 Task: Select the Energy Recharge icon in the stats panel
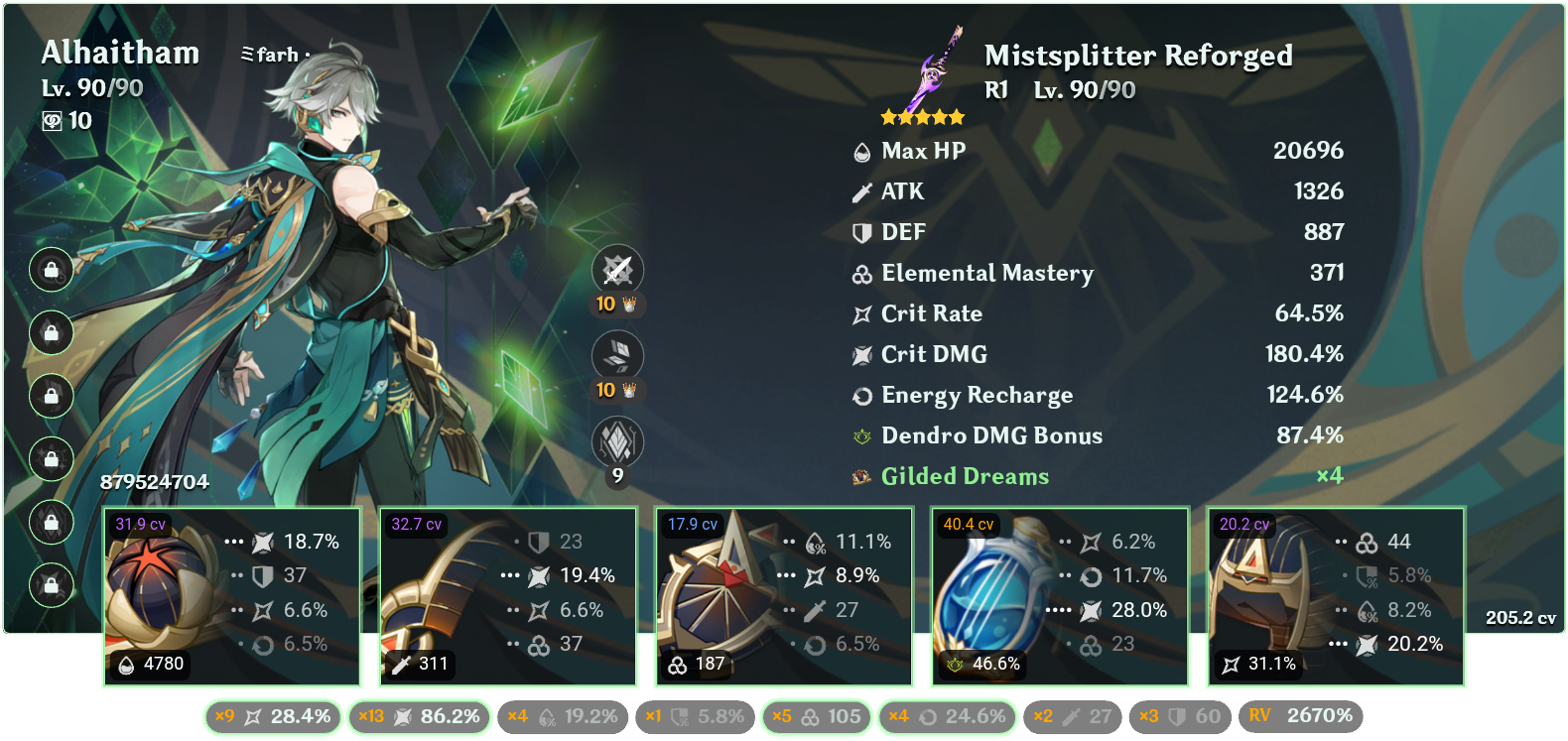861,395
